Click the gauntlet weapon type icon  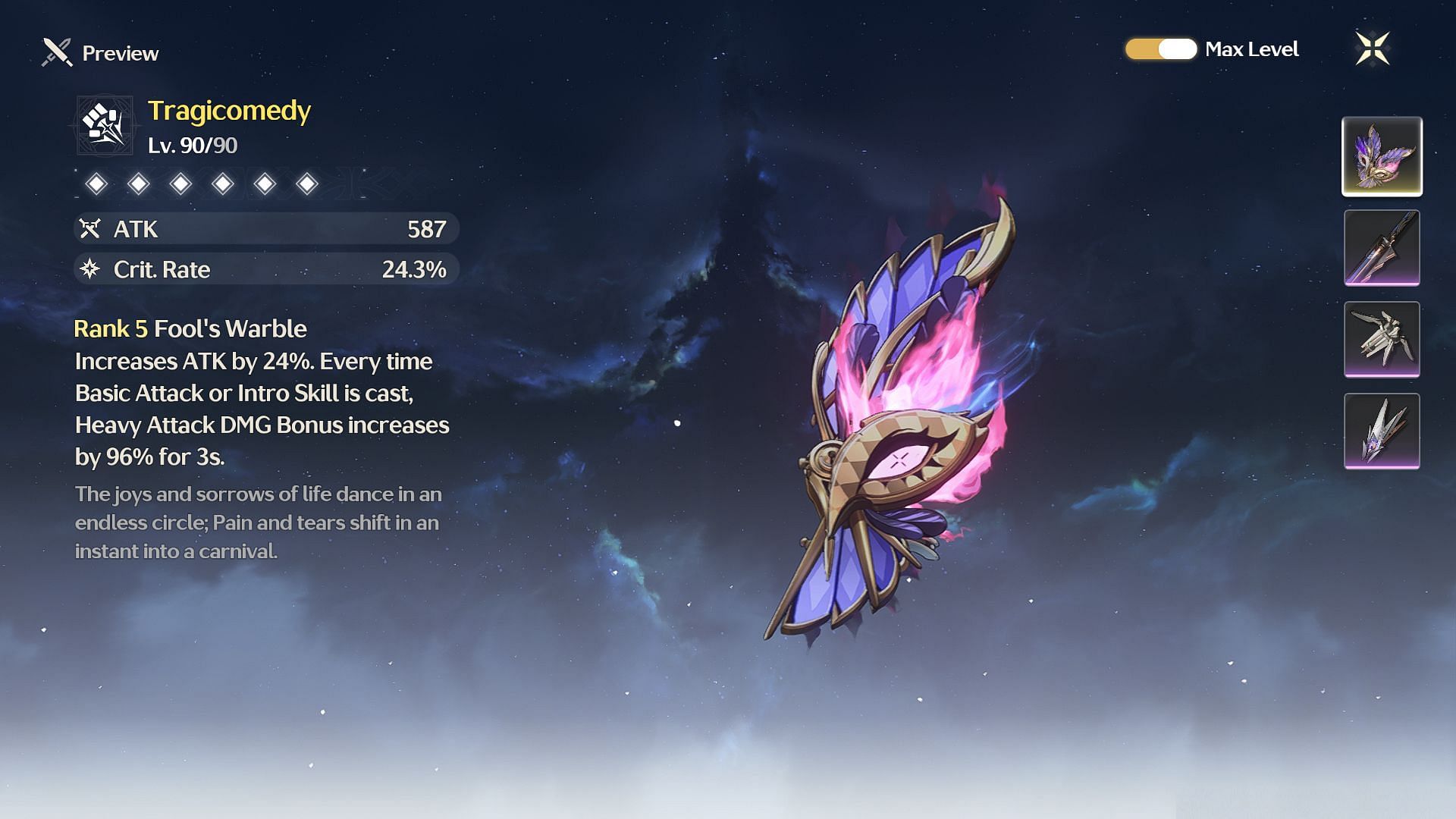105,125
